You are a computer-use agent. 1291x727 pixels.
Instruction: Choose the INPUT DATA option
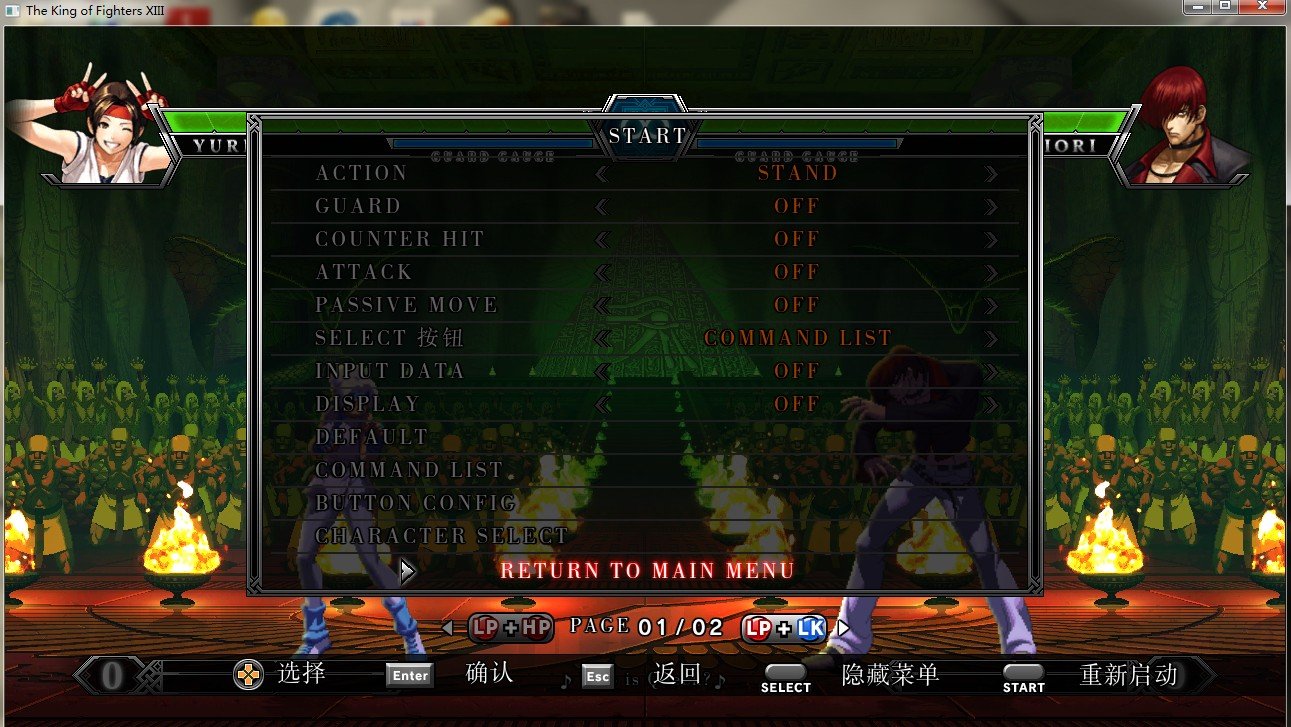point(390,371)
